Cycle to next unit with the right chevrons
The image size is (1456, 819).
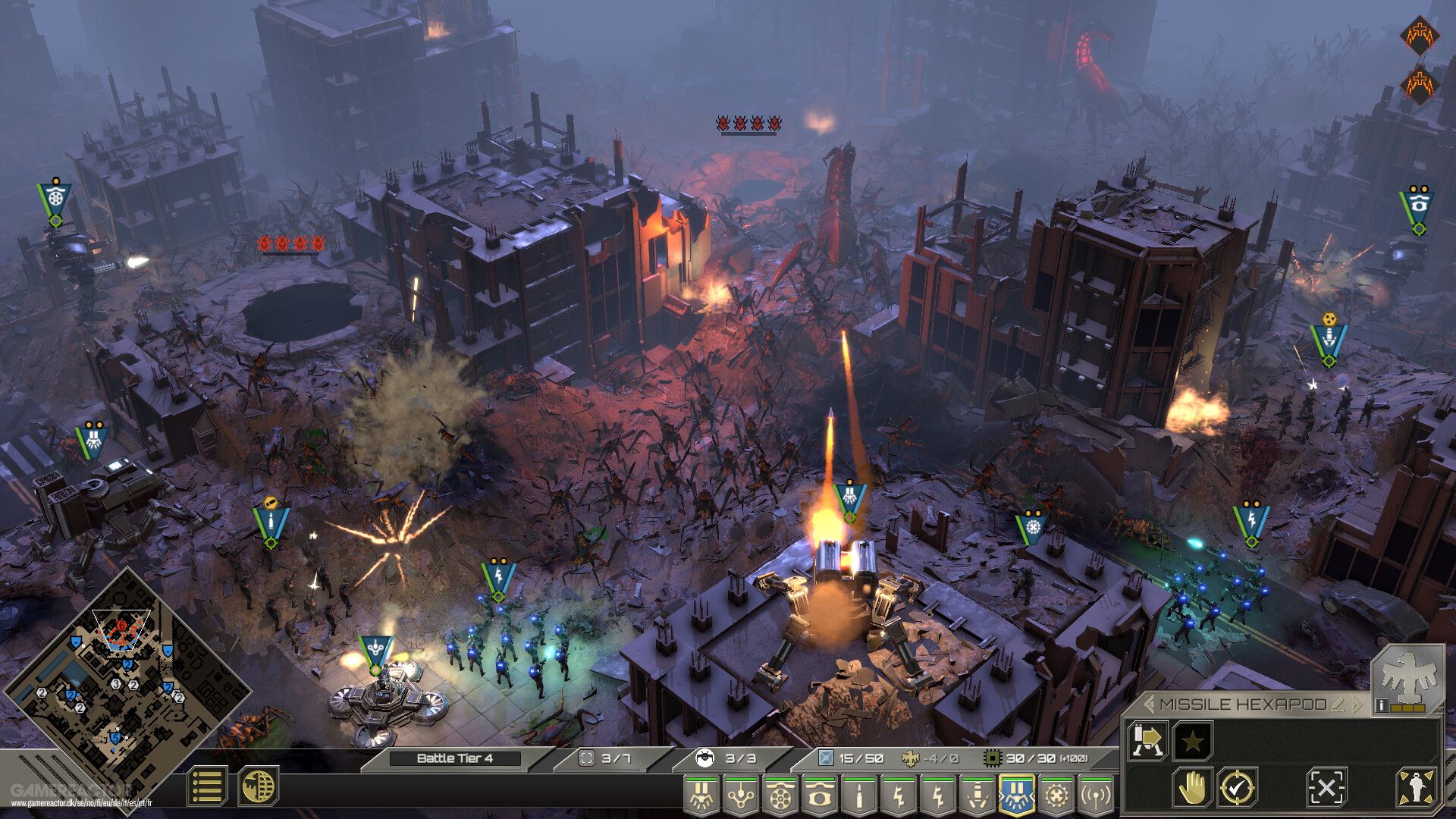[1357, 704]
